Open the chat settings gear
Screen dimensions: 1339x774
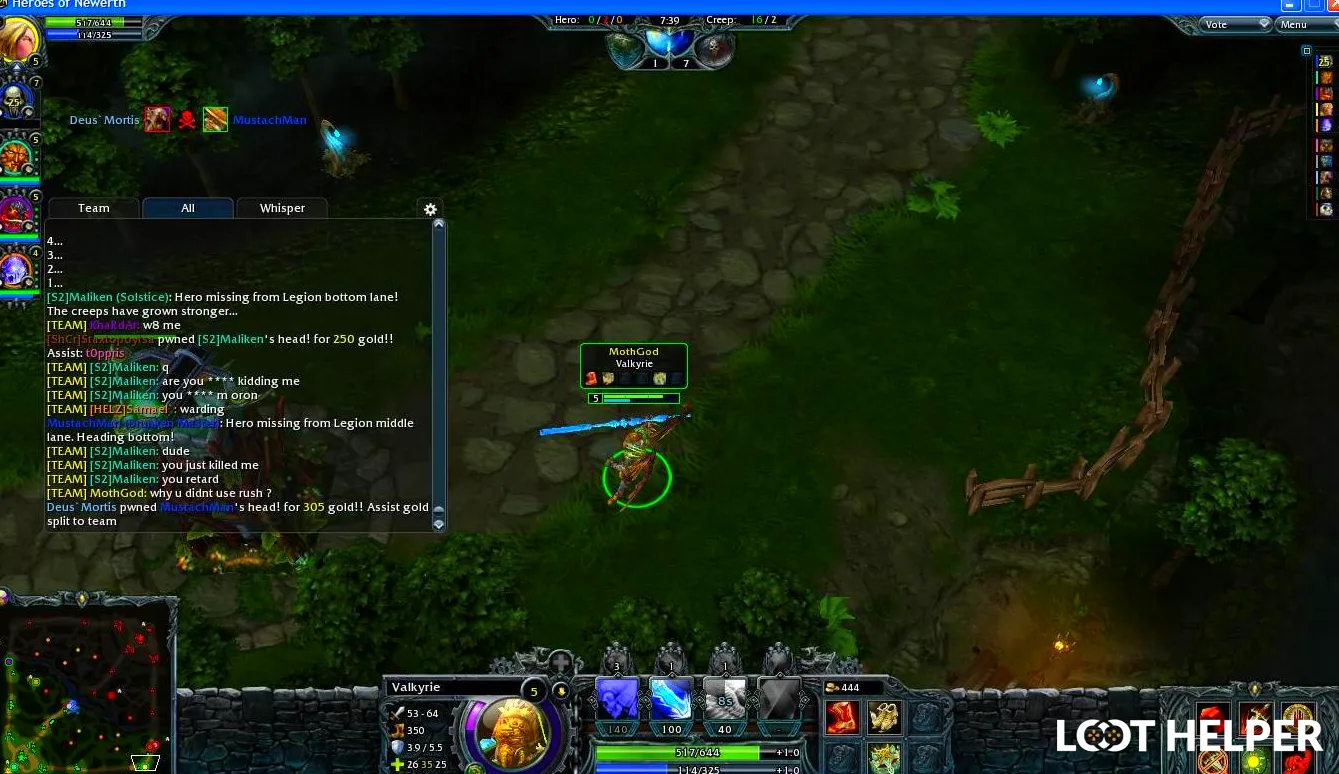pos(430,209)
